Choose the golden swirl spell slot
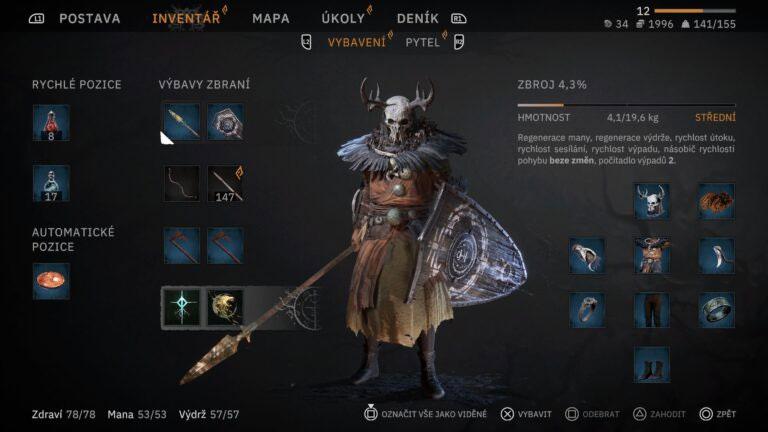768x432 pixels. tap(225, 306)
